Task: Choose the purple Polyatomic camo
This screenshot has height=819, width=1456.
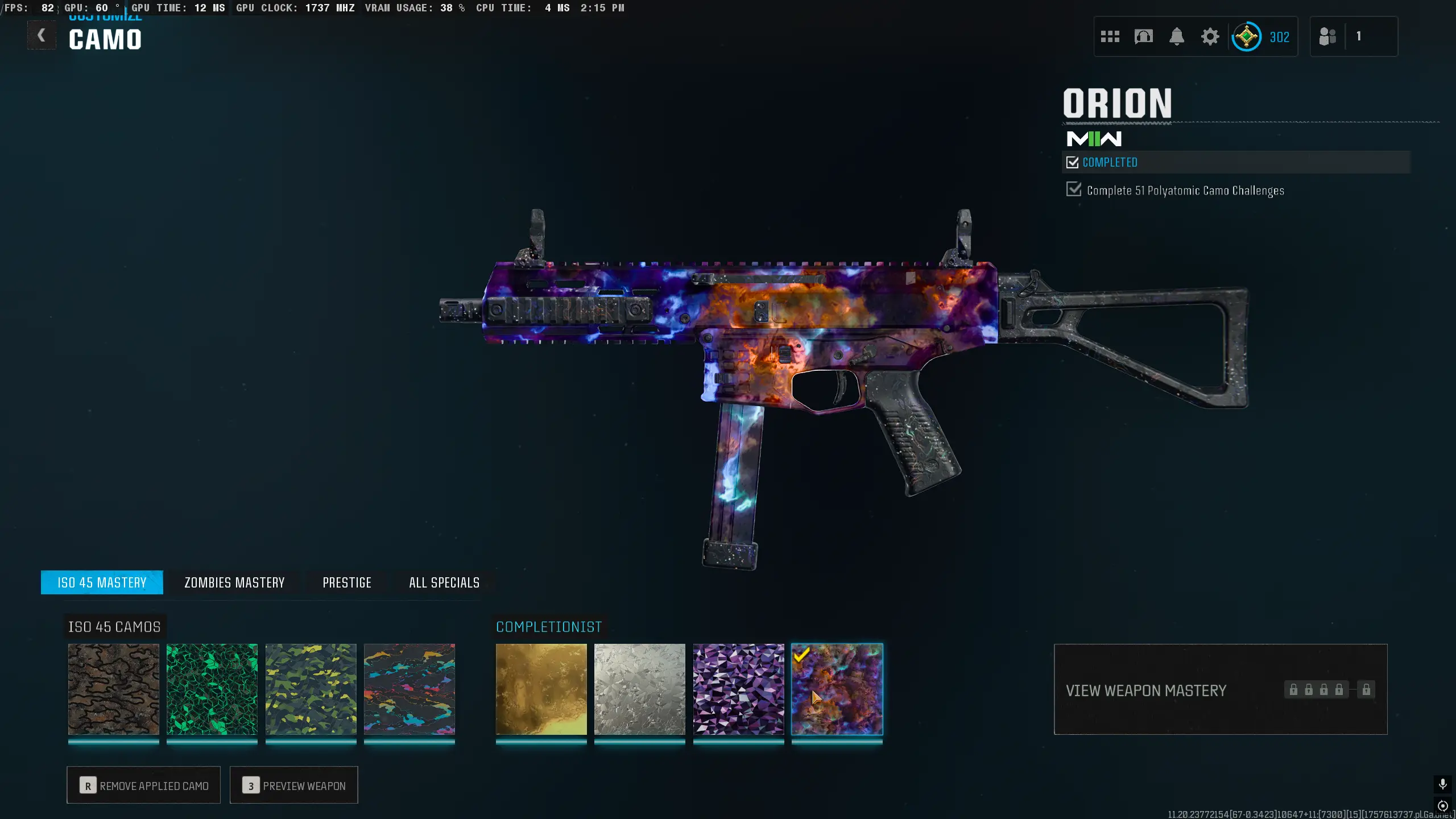Action: click(738, 689)
